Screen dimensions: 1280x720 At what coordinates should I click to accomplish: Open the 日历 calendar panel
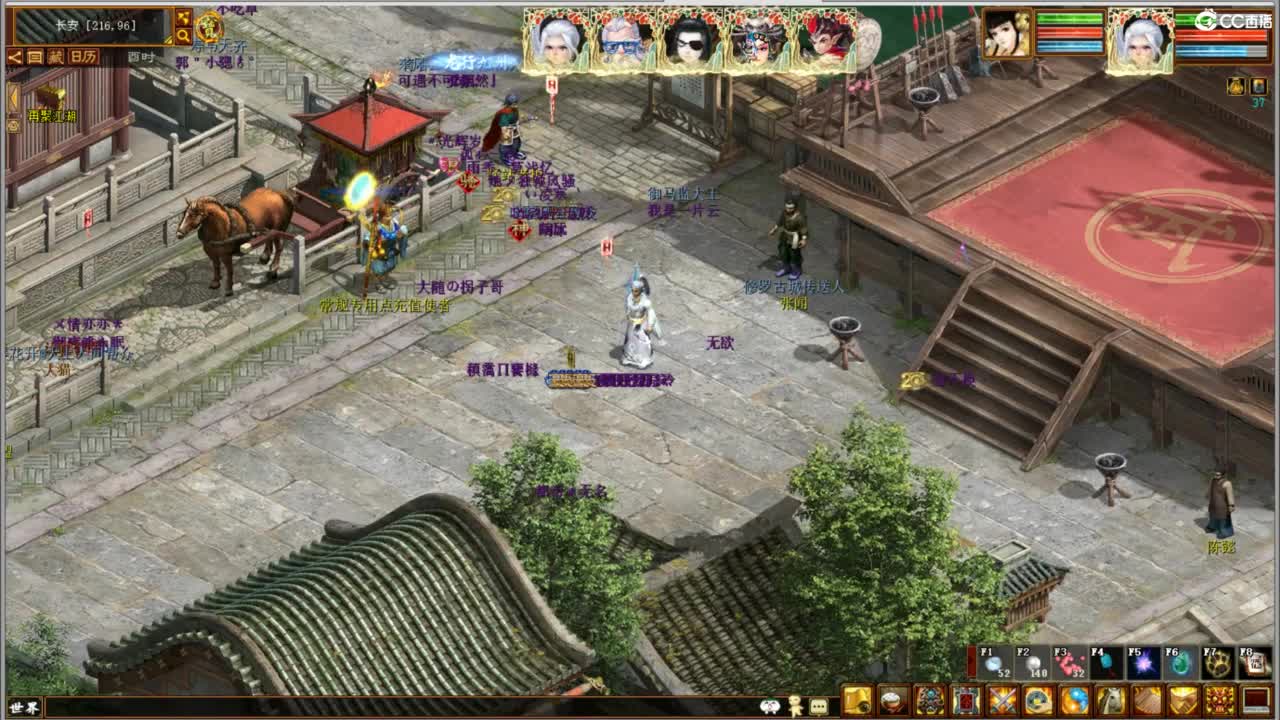(x=83, y=57)
